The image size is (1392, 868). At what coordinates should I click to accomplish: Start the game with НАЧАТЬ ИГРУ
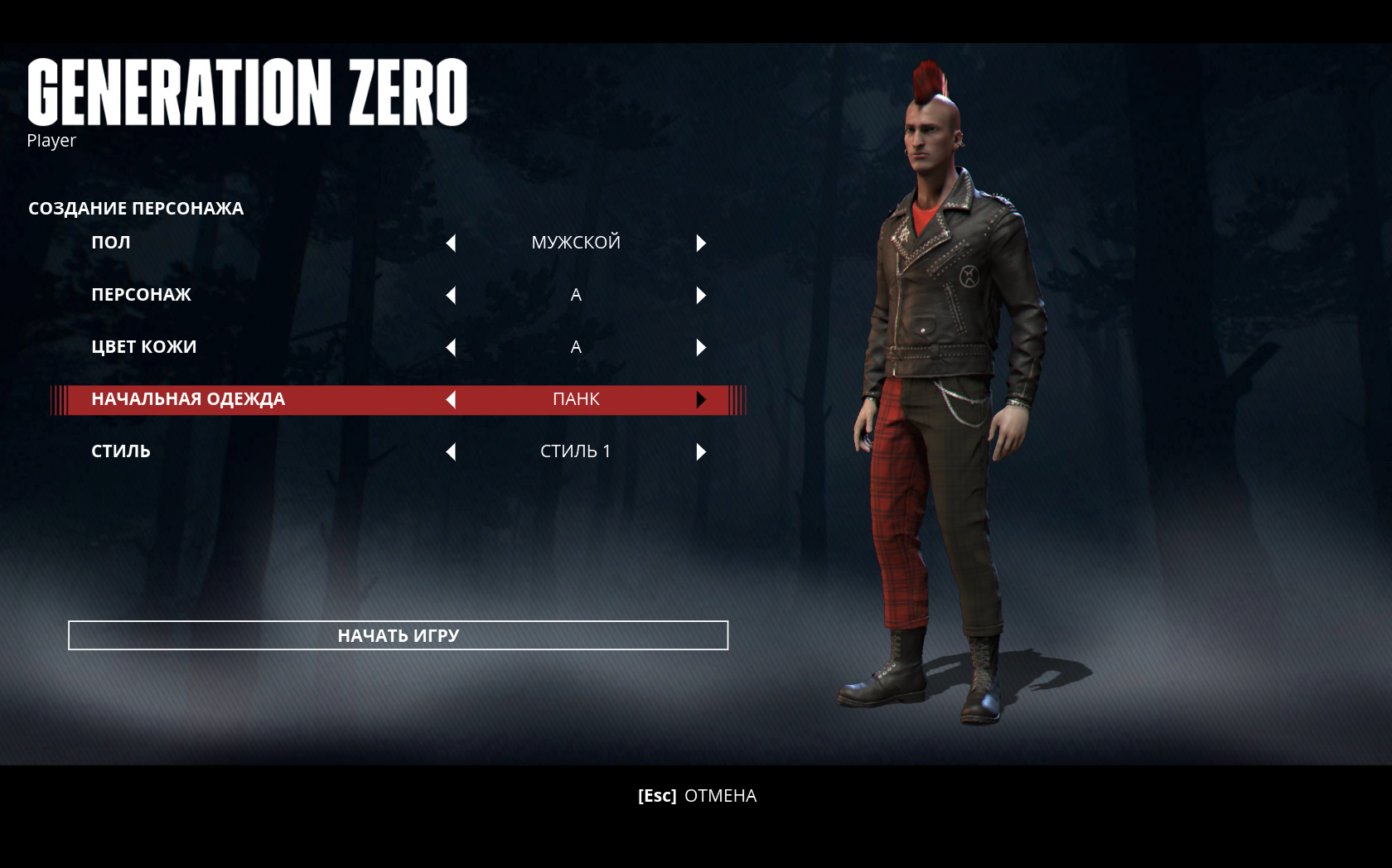coord(398,635)
